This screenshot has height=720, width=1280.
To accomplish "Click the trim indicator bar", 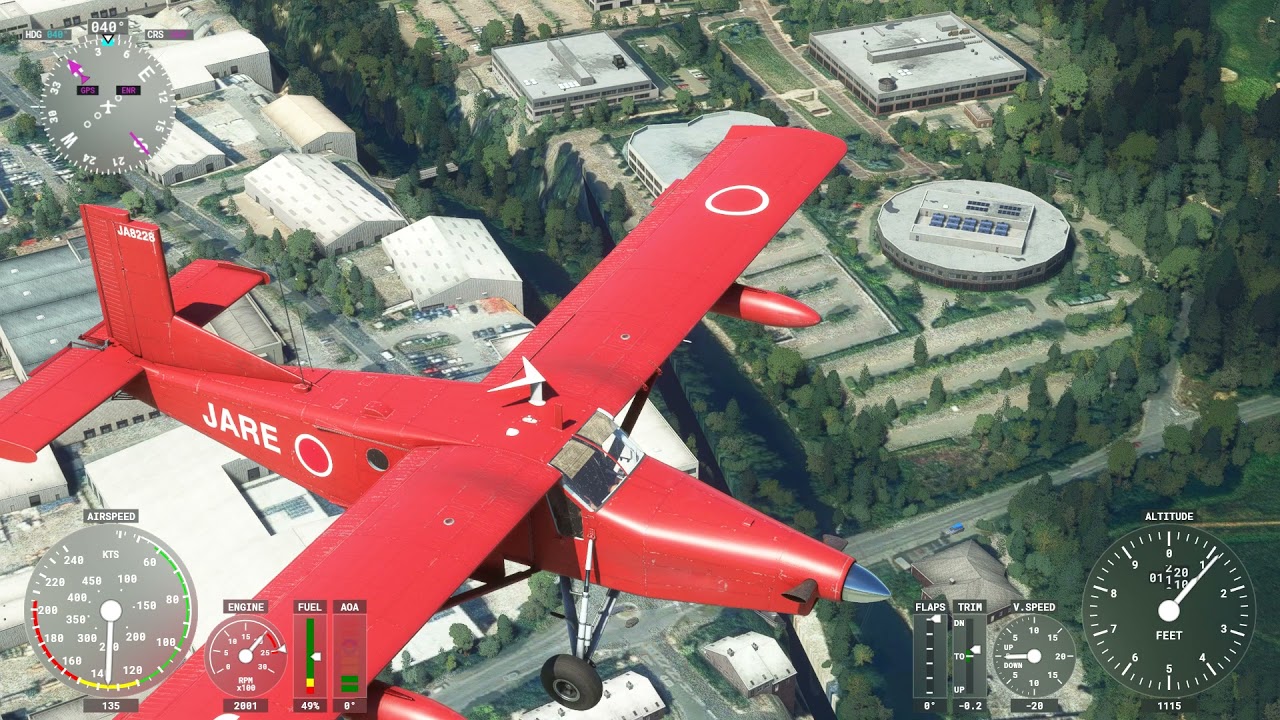I will (969, 655).
